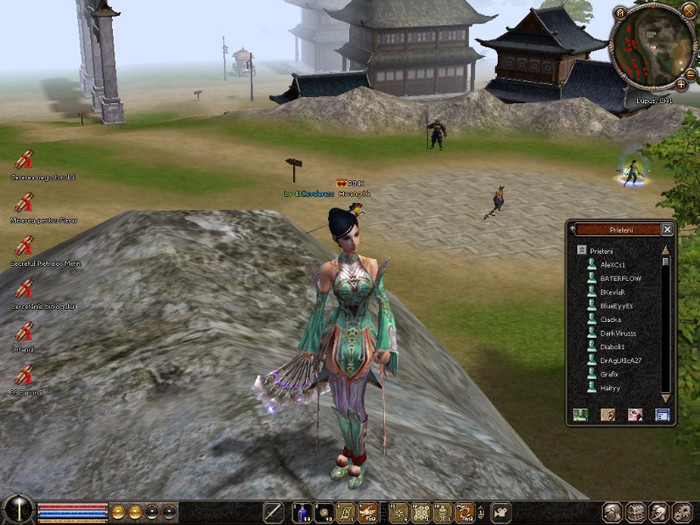Select the sword slot on the quickbar
This screenshot has width=700, height=525.
pos(273,513)
